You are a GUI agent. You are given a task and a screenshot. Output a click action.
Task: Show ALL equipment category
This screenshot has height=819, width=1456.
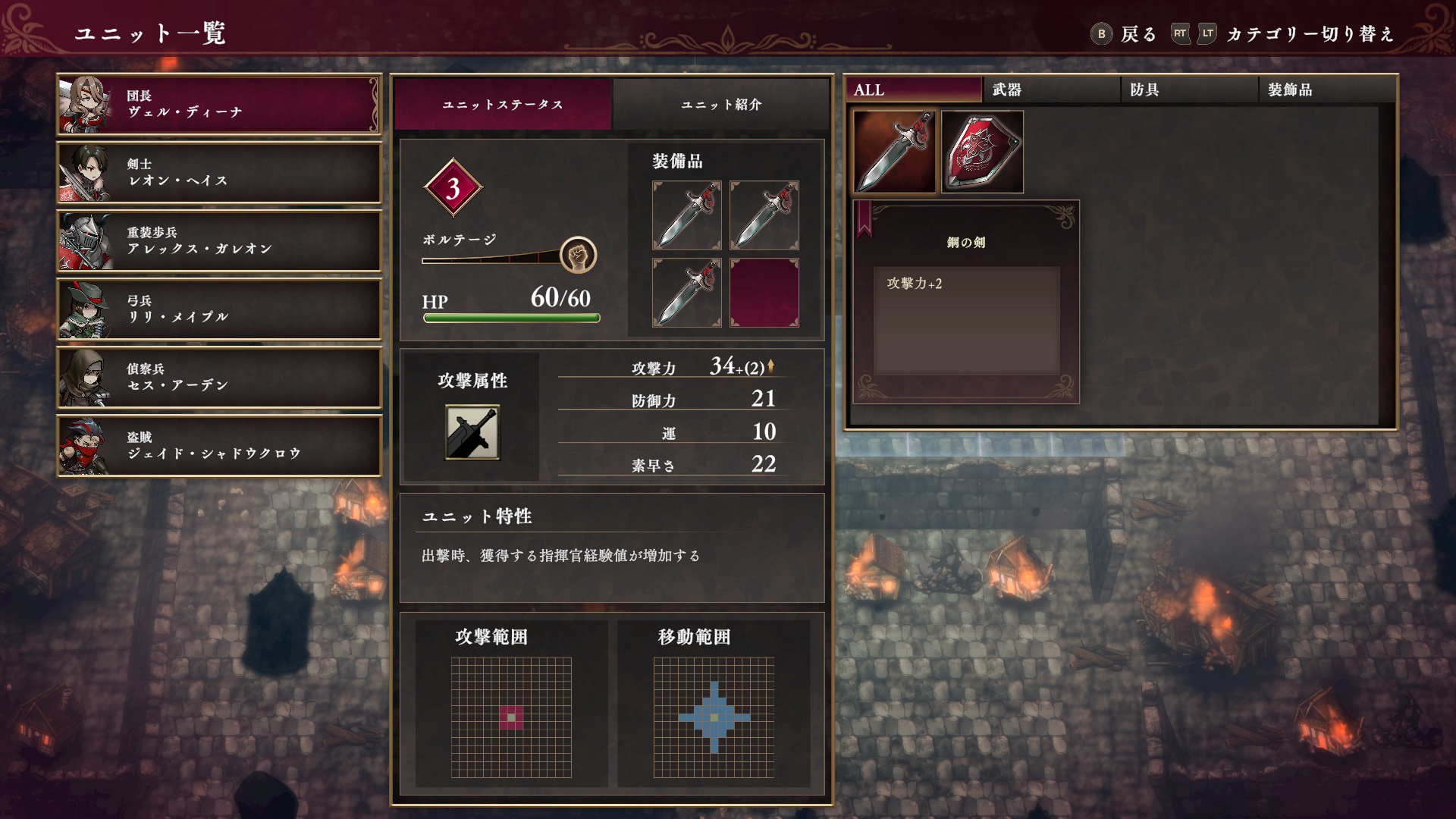pos(913,89)
